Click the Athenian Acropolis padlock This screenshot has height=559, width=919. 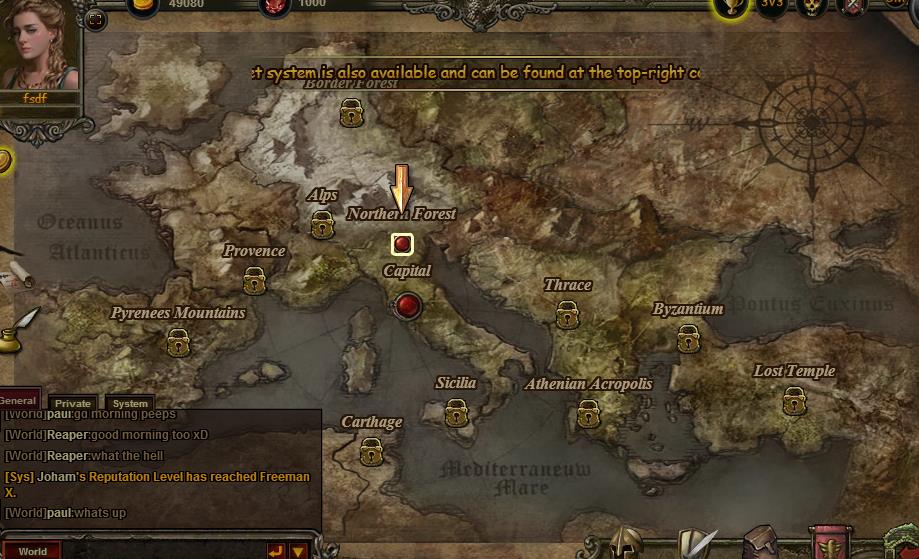coord(588,413)
